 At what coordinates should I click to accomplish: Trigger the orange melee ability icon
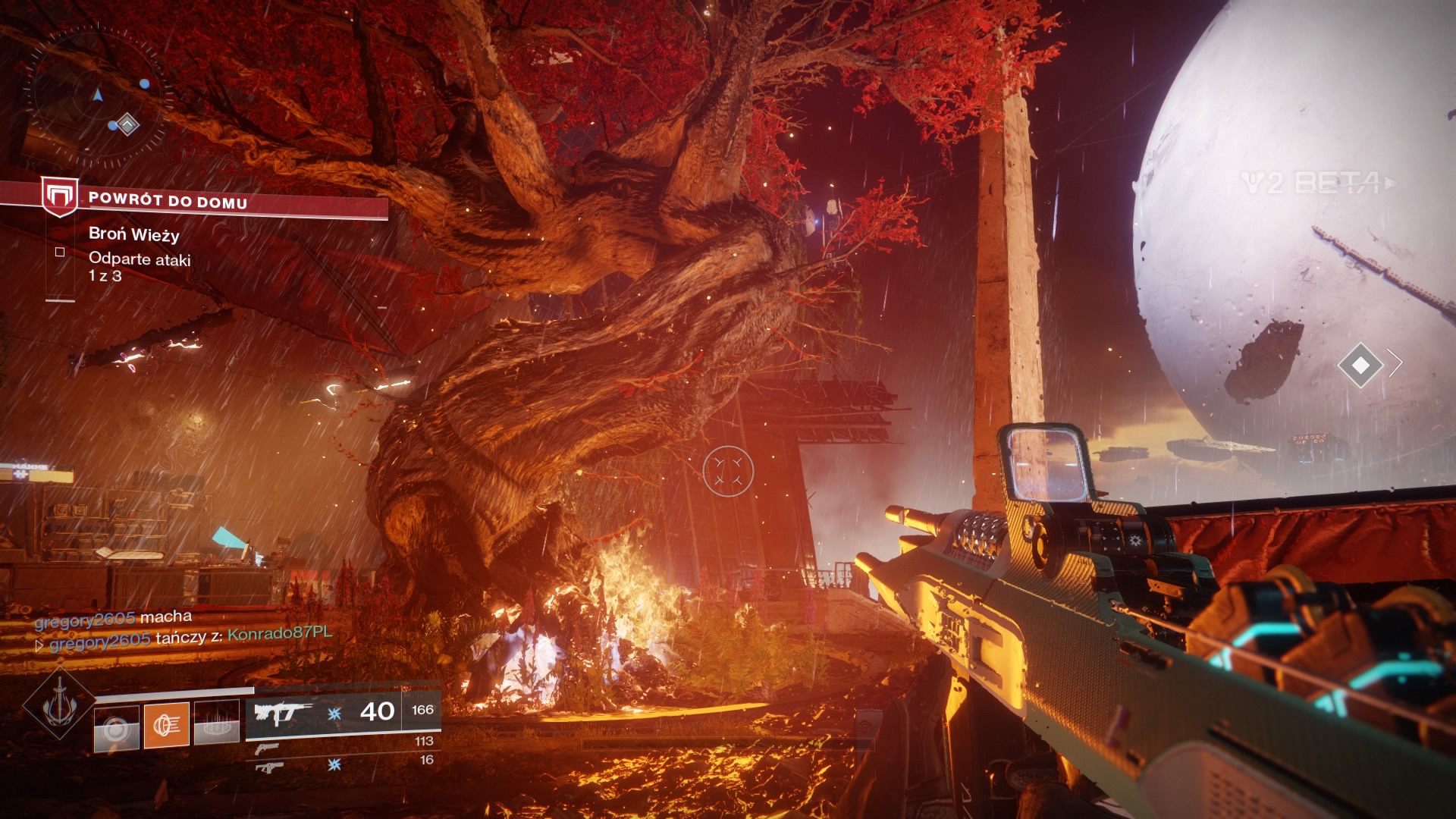[167, 725]
